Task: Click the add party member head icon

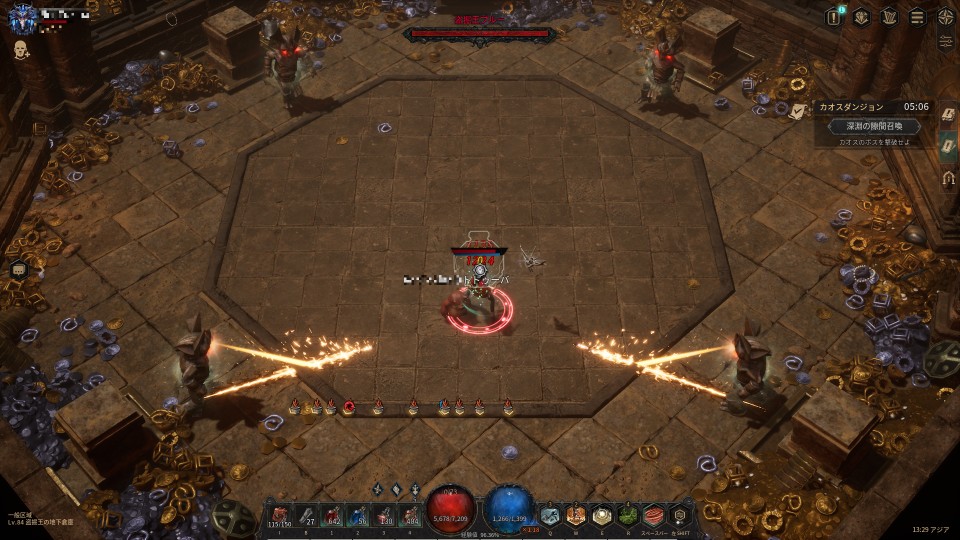Action: tap(20, 49)
